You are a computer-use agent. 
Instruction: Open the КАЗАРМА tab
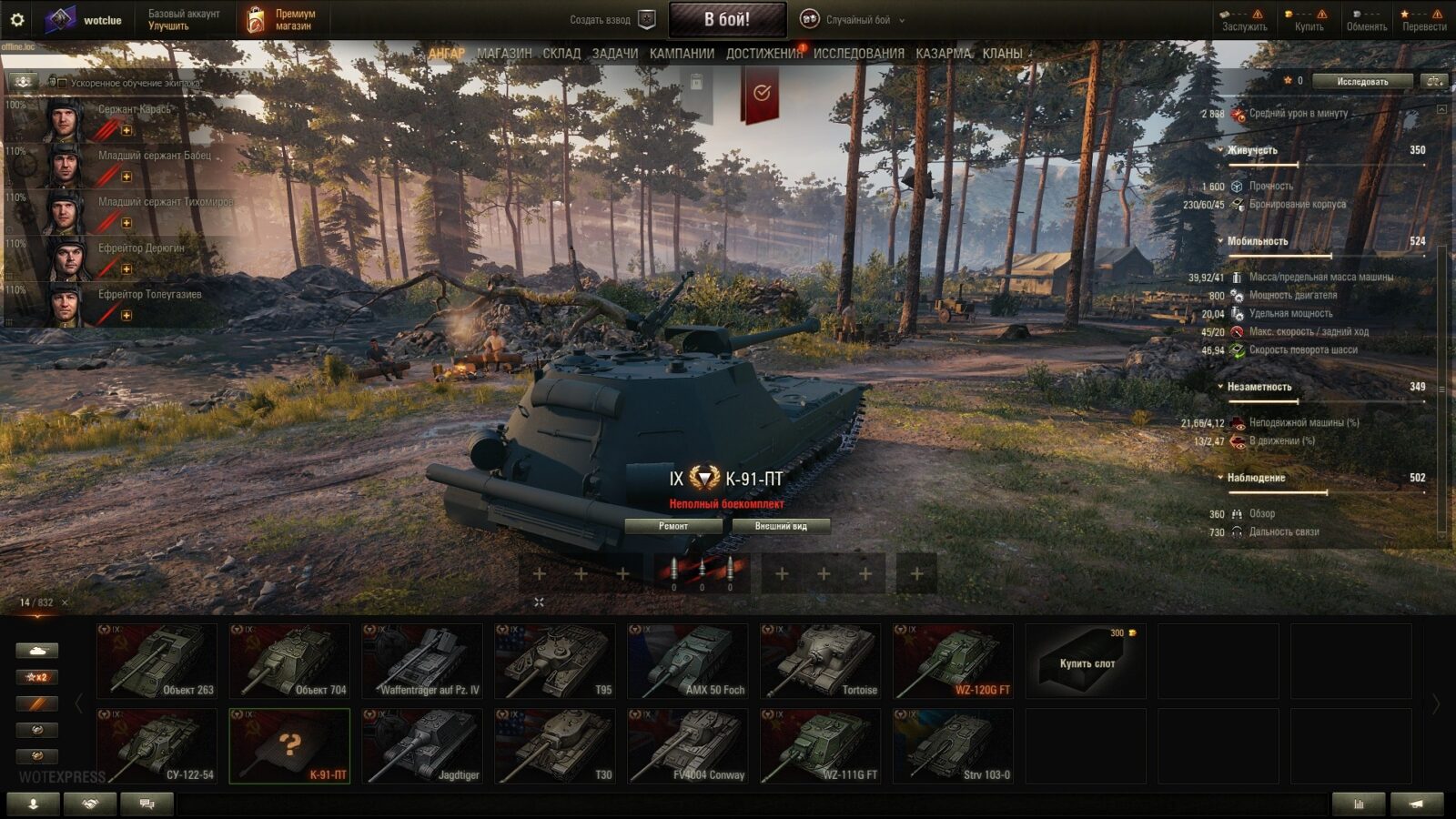click(943, 54)
